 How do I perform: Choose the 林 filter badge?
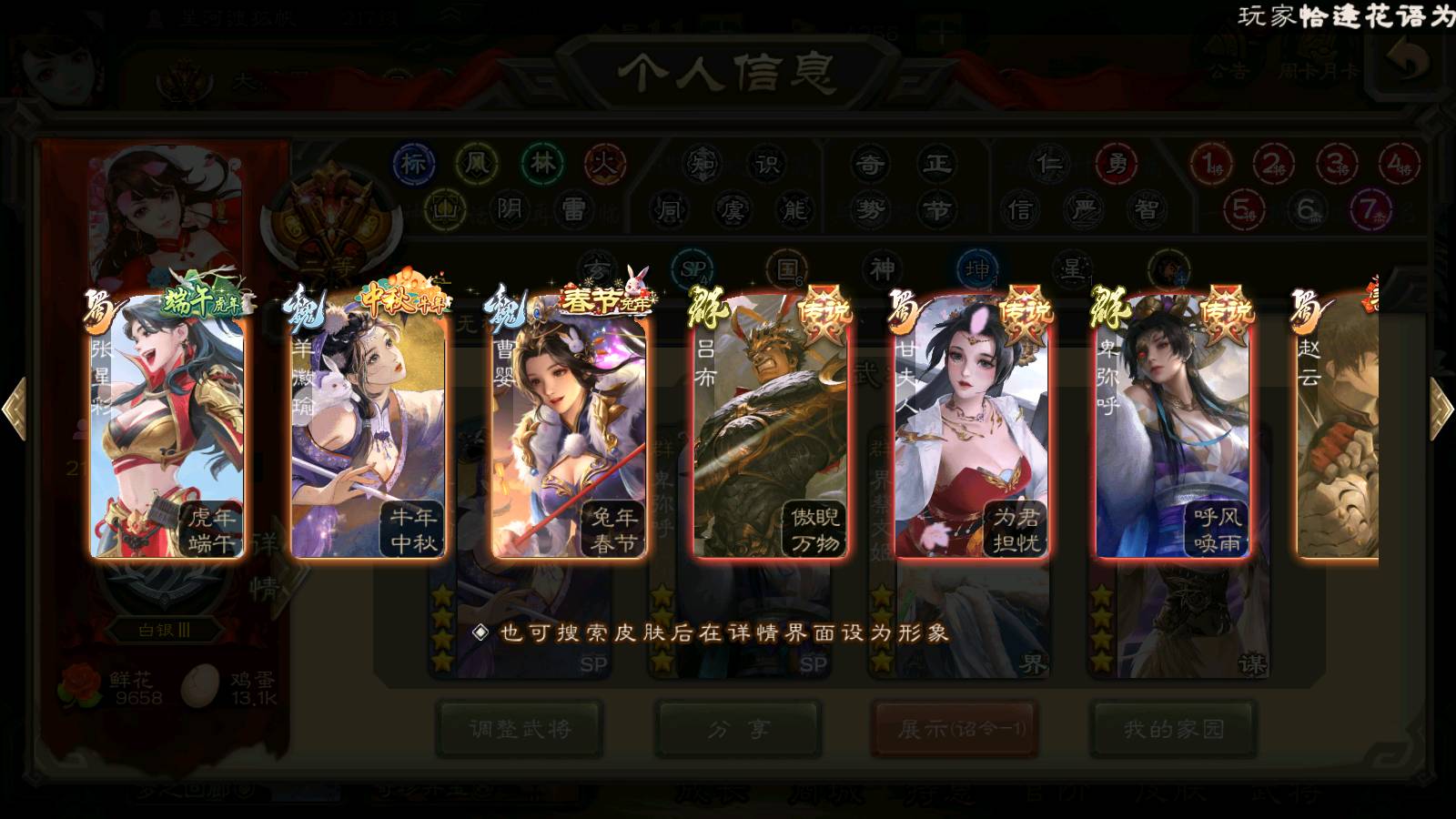tap(542, 164)
